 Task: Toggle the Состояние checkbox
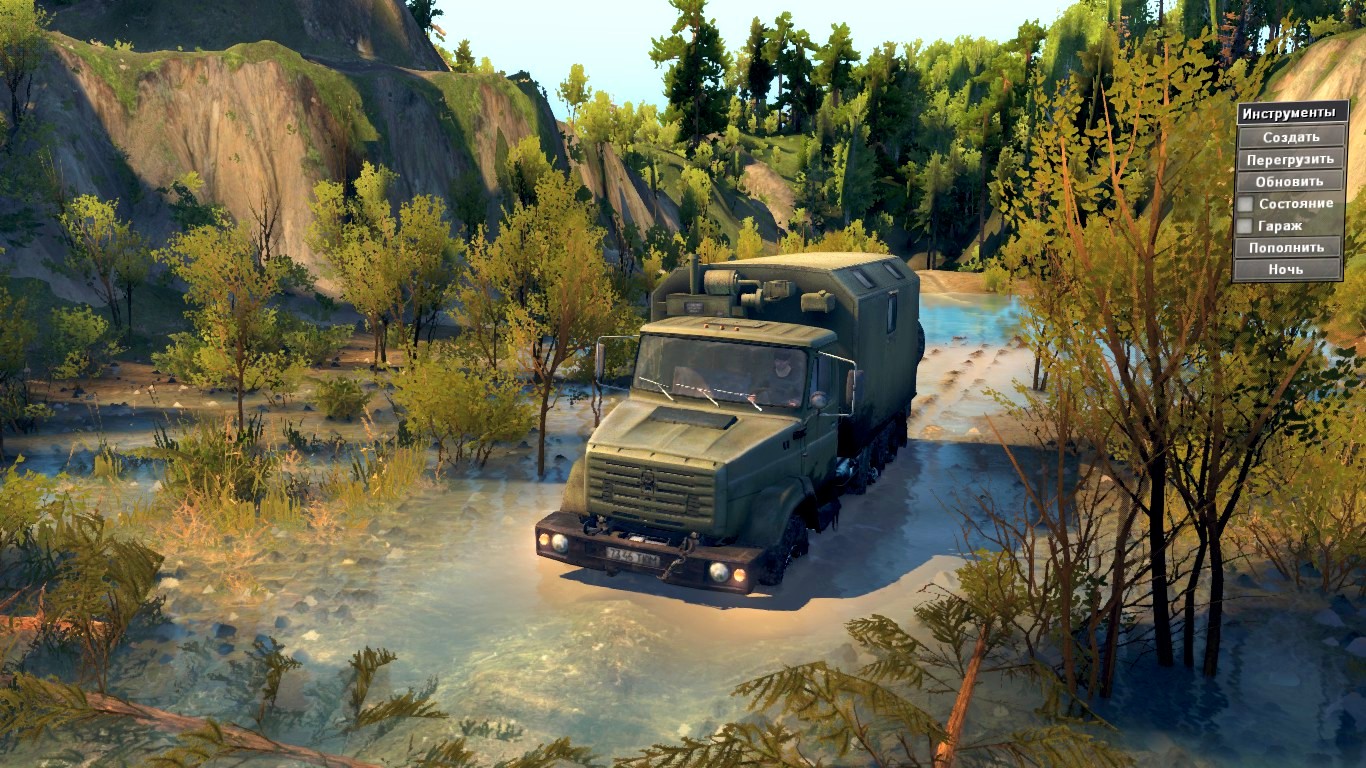click(x=1245, y=204)
